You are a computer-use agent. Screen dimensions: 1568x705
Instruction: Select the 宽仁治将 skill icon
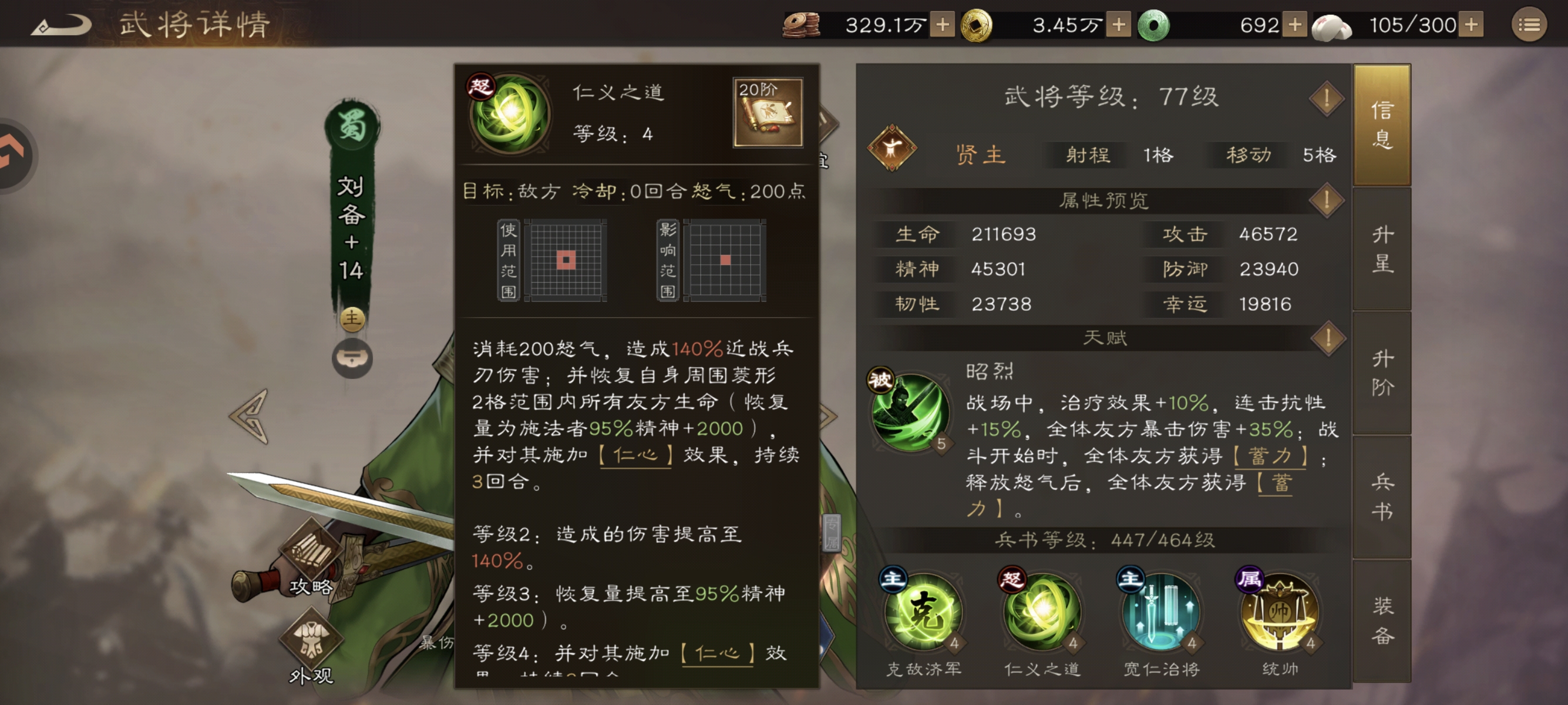tap(1163, 615)
